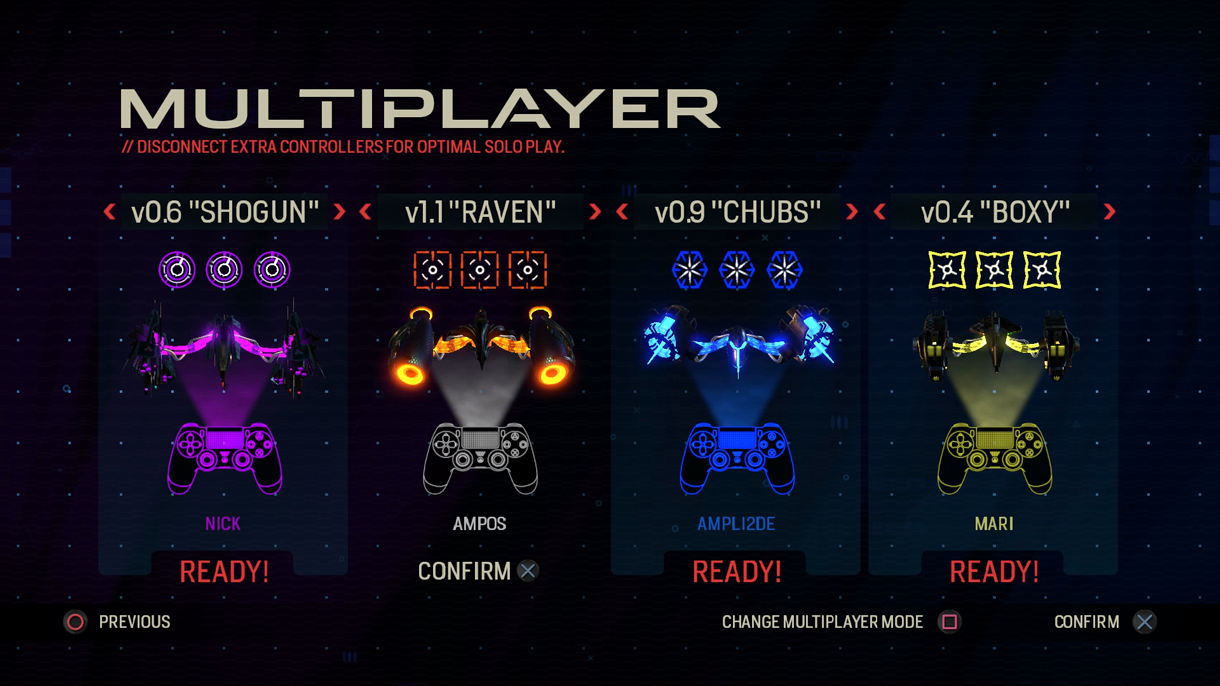Select next ship after v0.6 "SHOGUN"

[340, 212]
